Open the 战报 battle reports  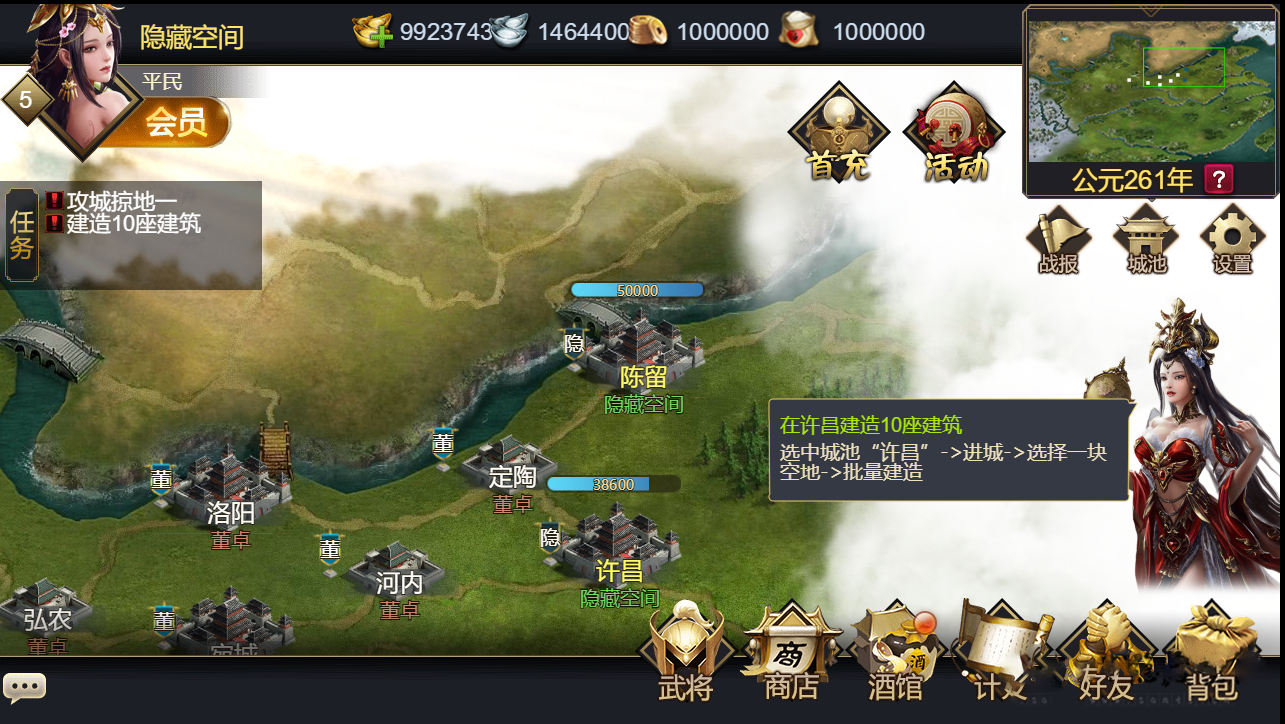tap(1058, 240)
